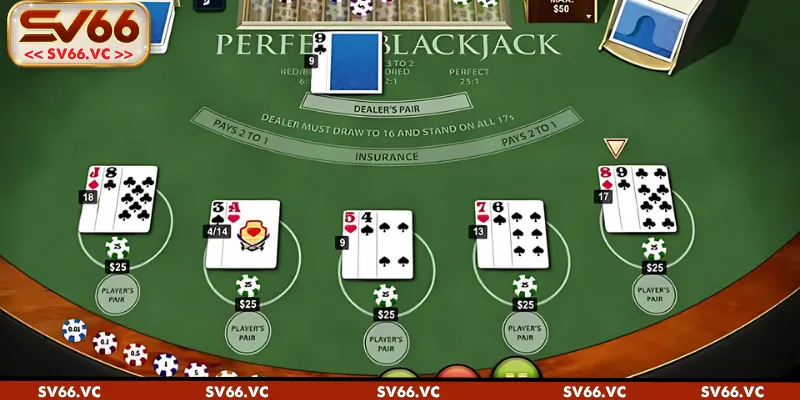
Task: Choose the 0.5 red betting chip
Action: click(x=135, y=354)
